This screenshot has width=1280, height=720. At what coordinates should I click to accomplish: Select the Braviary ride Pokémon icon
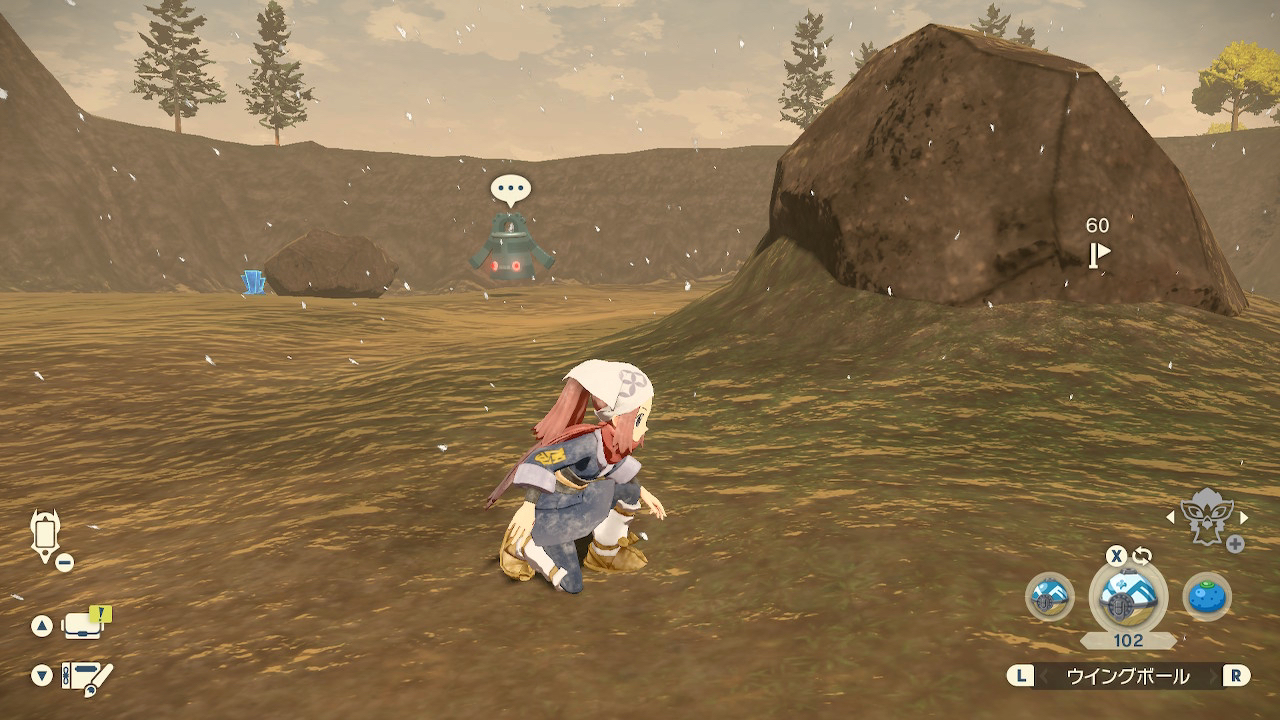click(x=1207, y=518)
